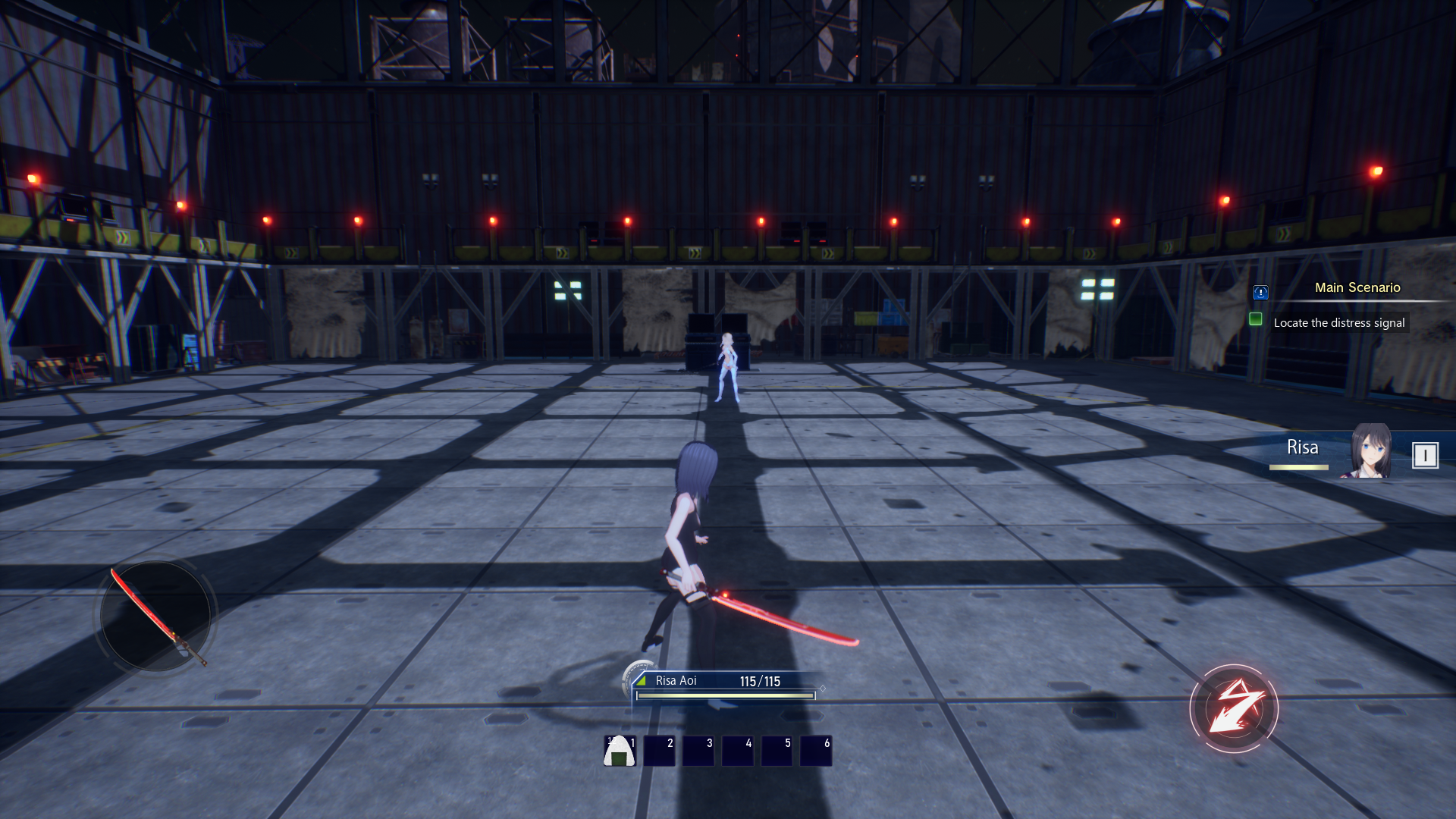This screenshot has width=1456, height=819.
Task: Click the blue Main Scenario quest icon
Action: [1260, 292]
